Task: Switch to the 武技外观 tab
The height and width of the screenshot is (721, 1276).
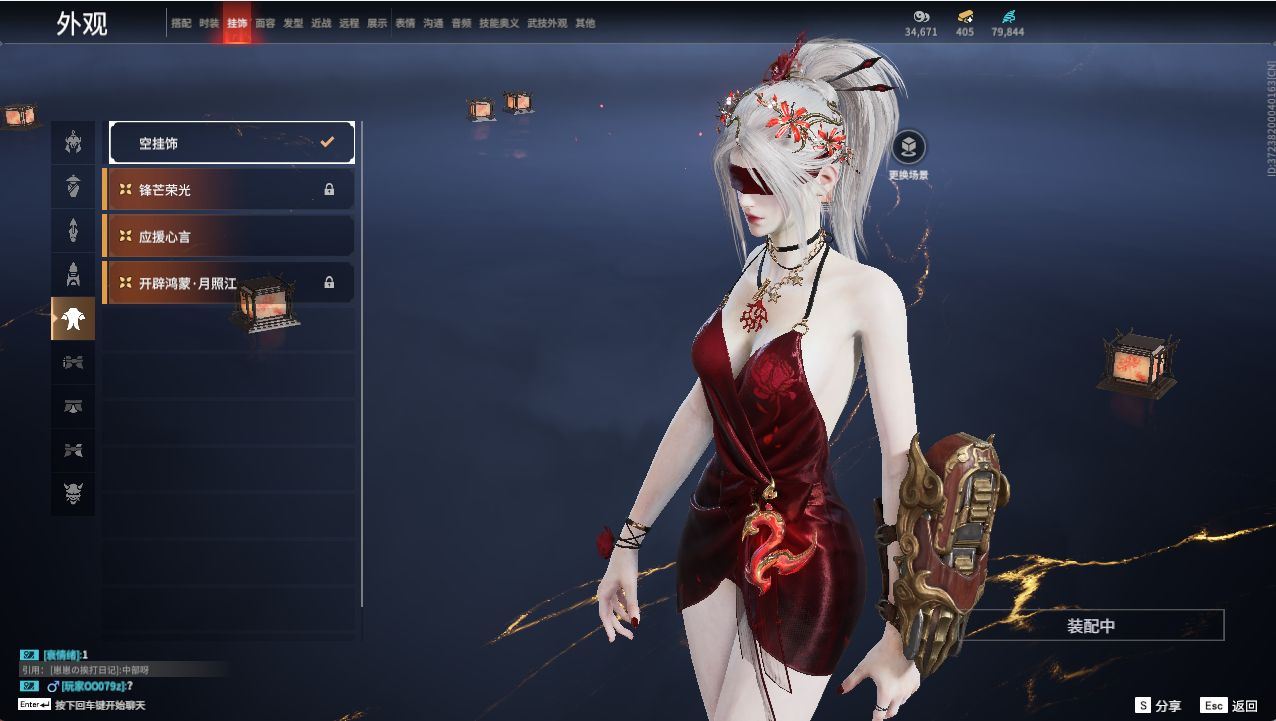Action: tap(547, 23)
